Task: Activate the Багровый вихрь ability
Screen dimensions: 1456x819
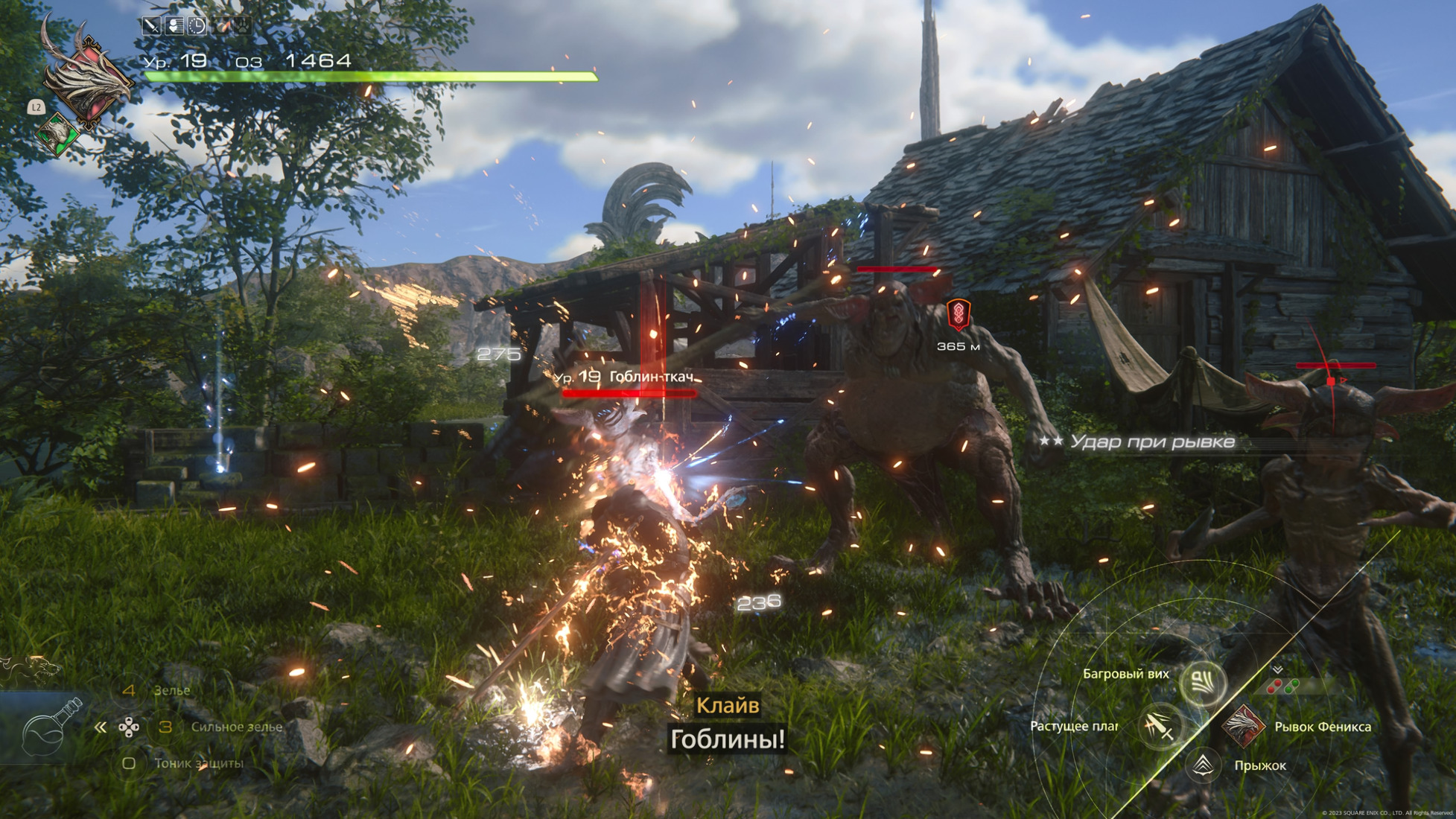Action: (1203, 681)
